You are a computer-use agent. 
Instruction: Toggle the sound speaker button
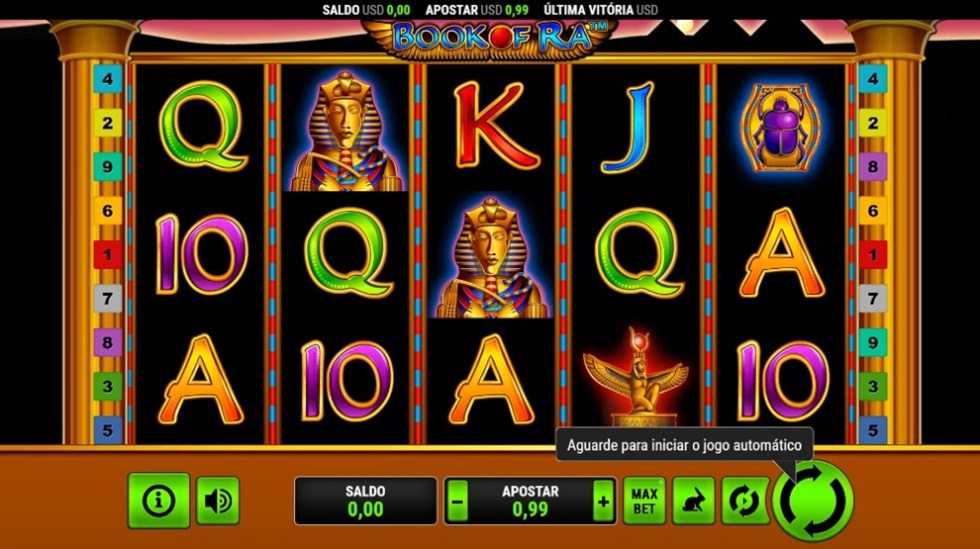(x=218, y=500)
